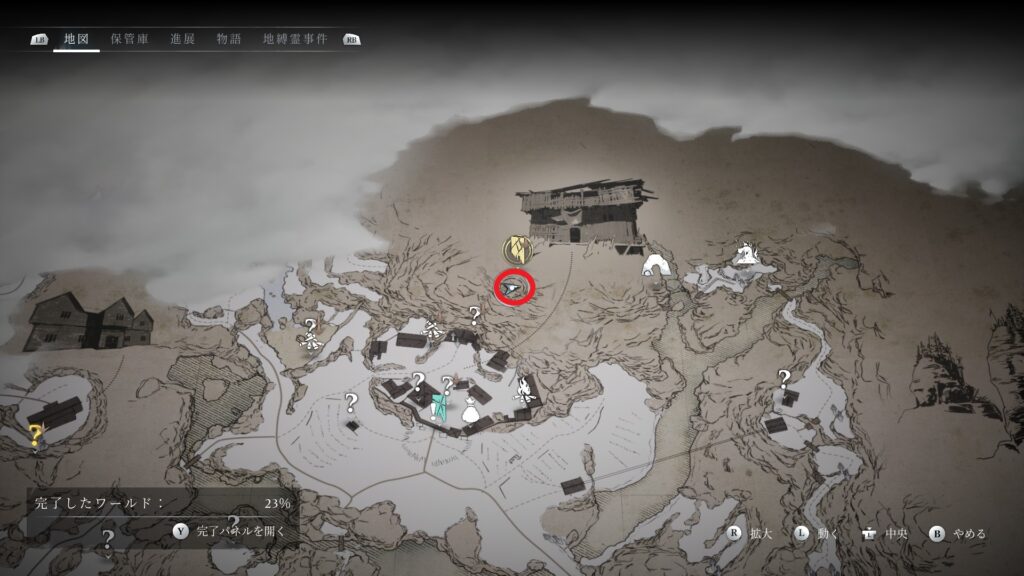
Task: Select the 物語 tab
Action: pos(229,39)
